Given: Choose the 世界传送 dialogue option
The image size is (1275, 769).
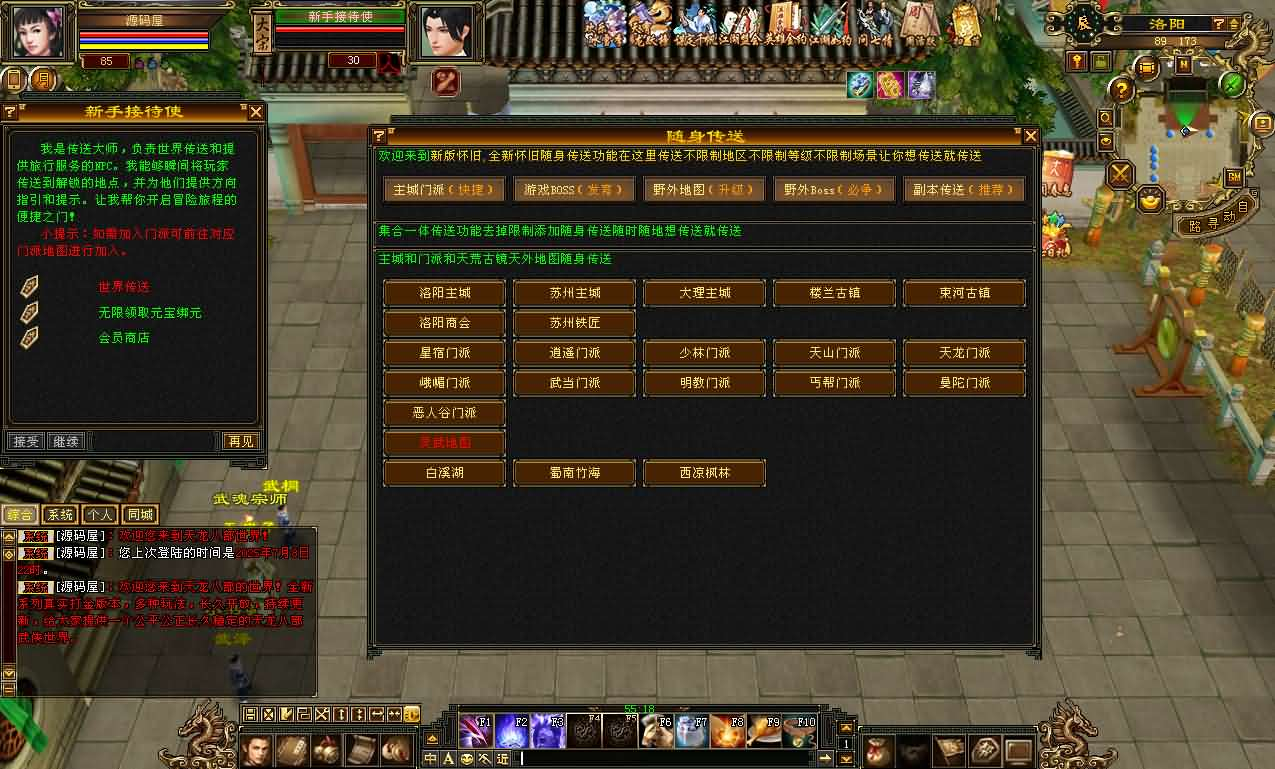Looking at the screenshot, I should 123,287.
